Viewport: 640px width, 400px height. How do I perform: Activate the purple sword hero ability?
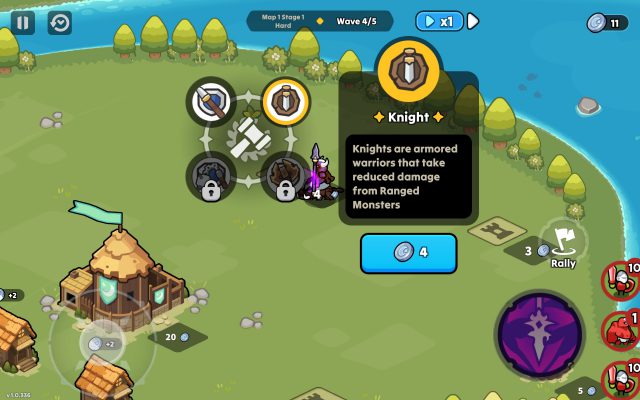pyautogui.click(x=540, y=336)
